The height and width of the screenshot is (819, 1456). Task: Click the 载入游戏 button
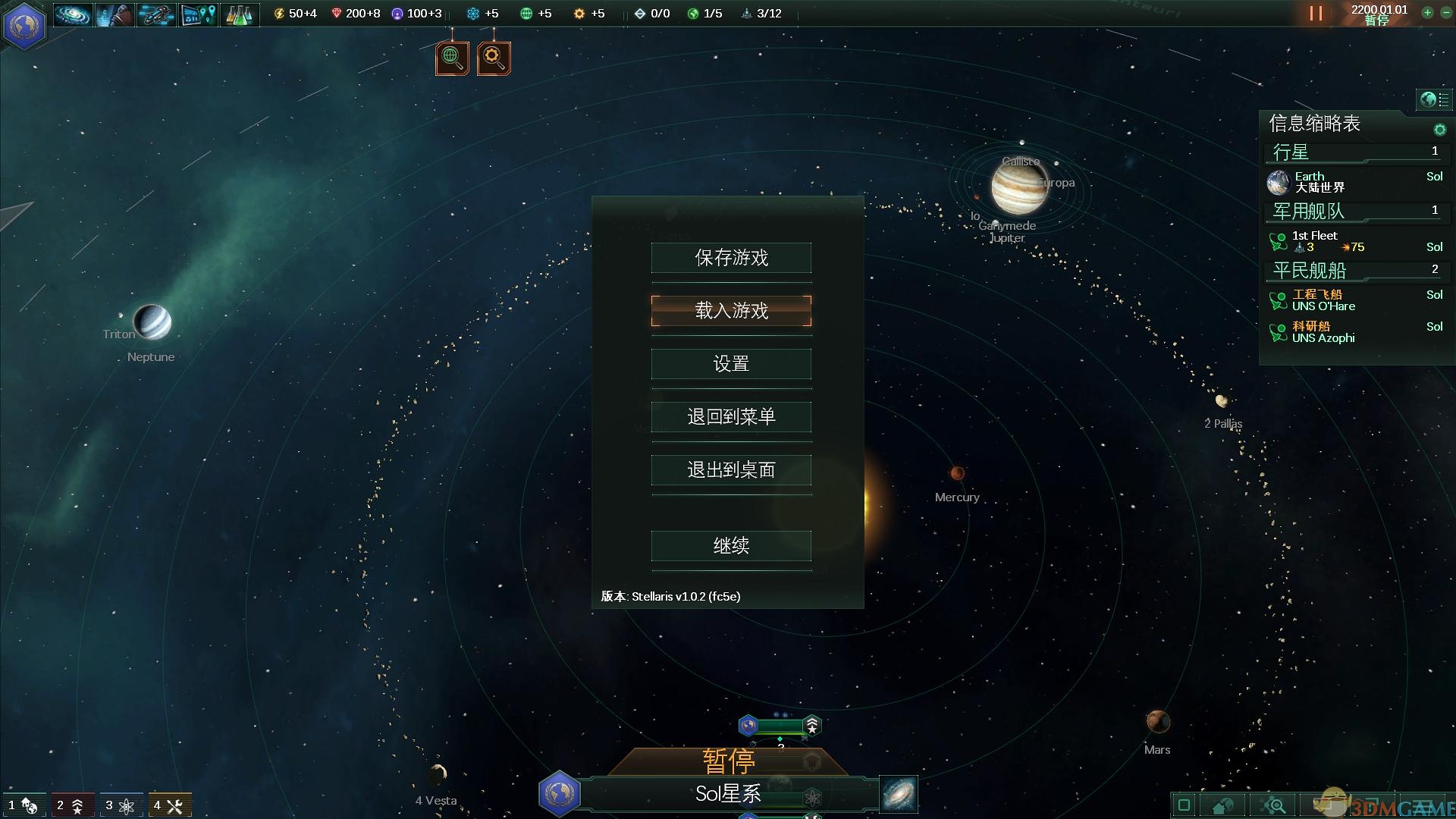tap(730, 311)
